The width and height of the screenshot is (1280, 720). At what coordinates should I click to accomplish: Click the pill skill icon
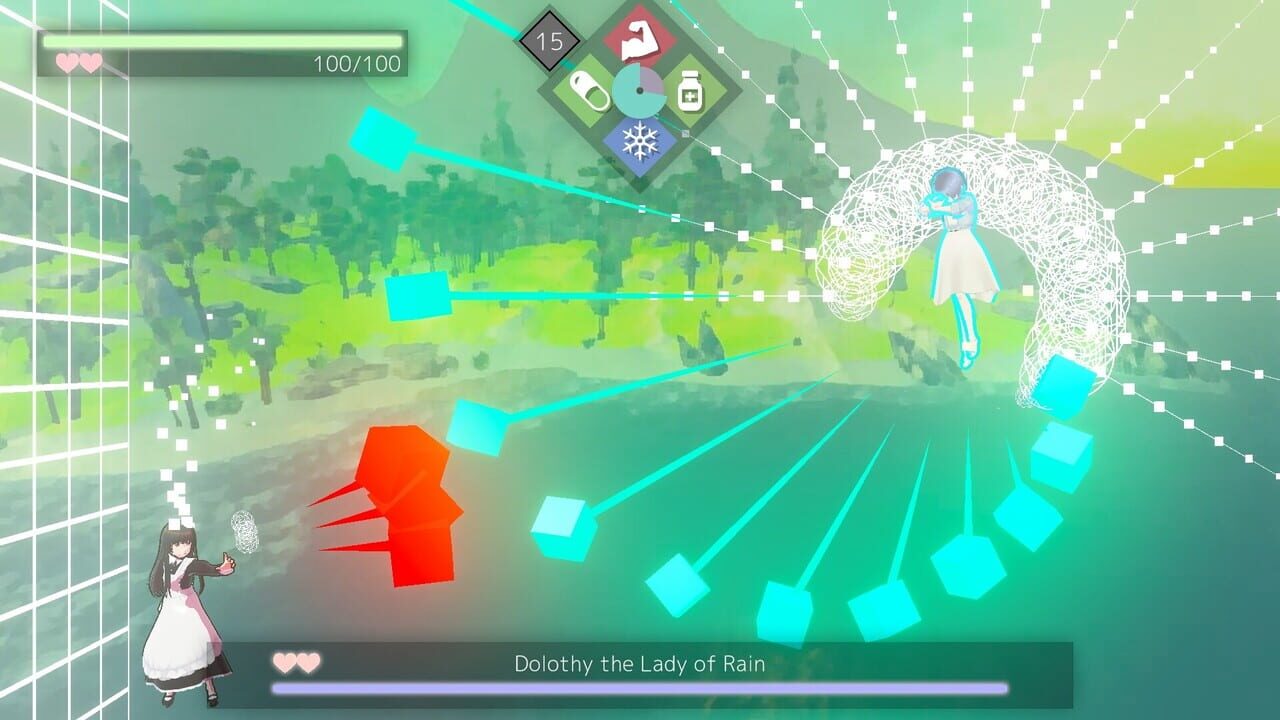pos(591,89)
